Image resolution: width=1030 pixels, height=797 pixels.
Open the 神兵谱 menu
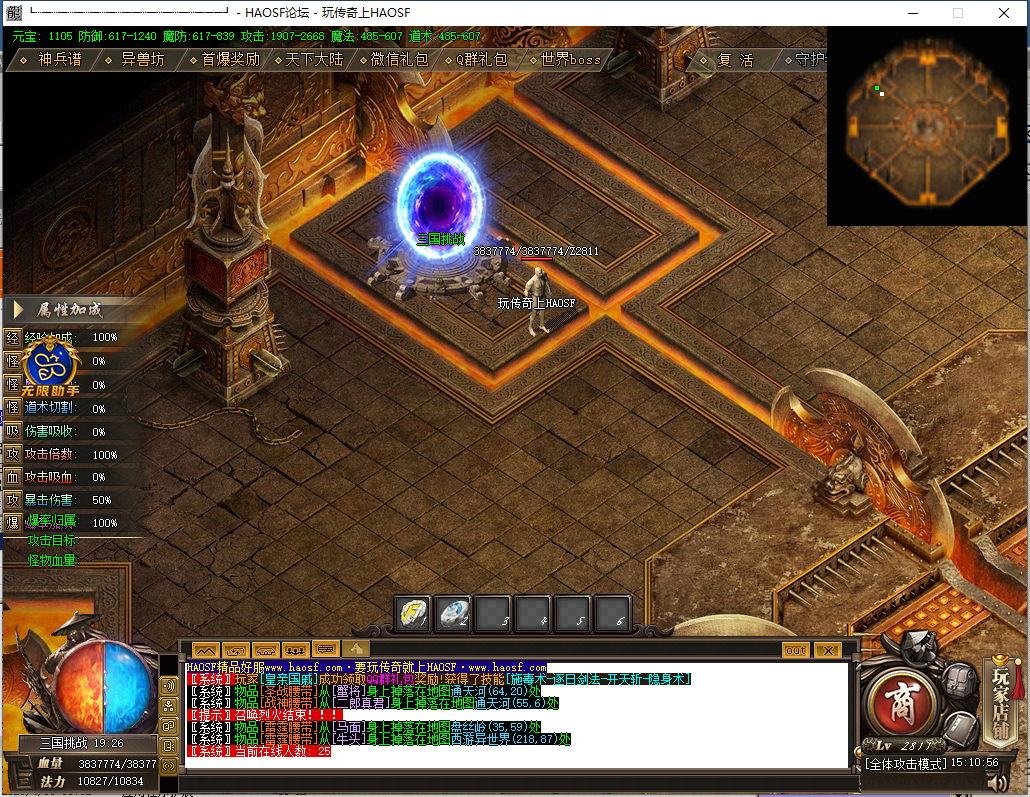58,60
